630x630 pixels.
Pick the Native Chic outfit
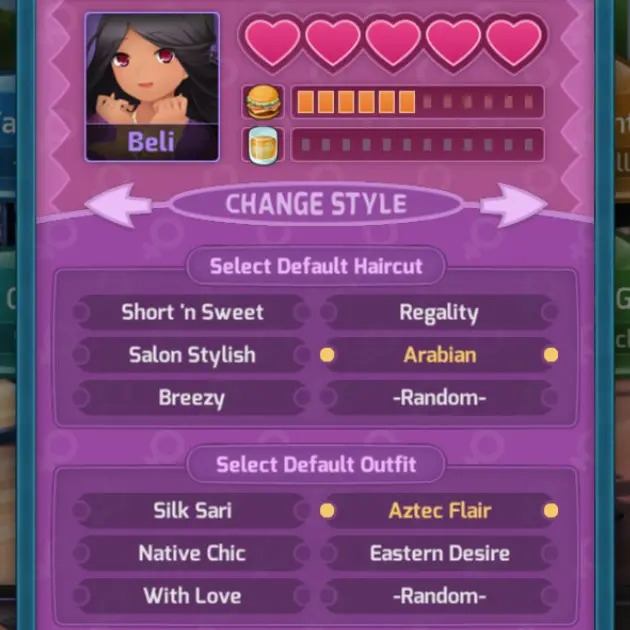[x=192, y=553]
